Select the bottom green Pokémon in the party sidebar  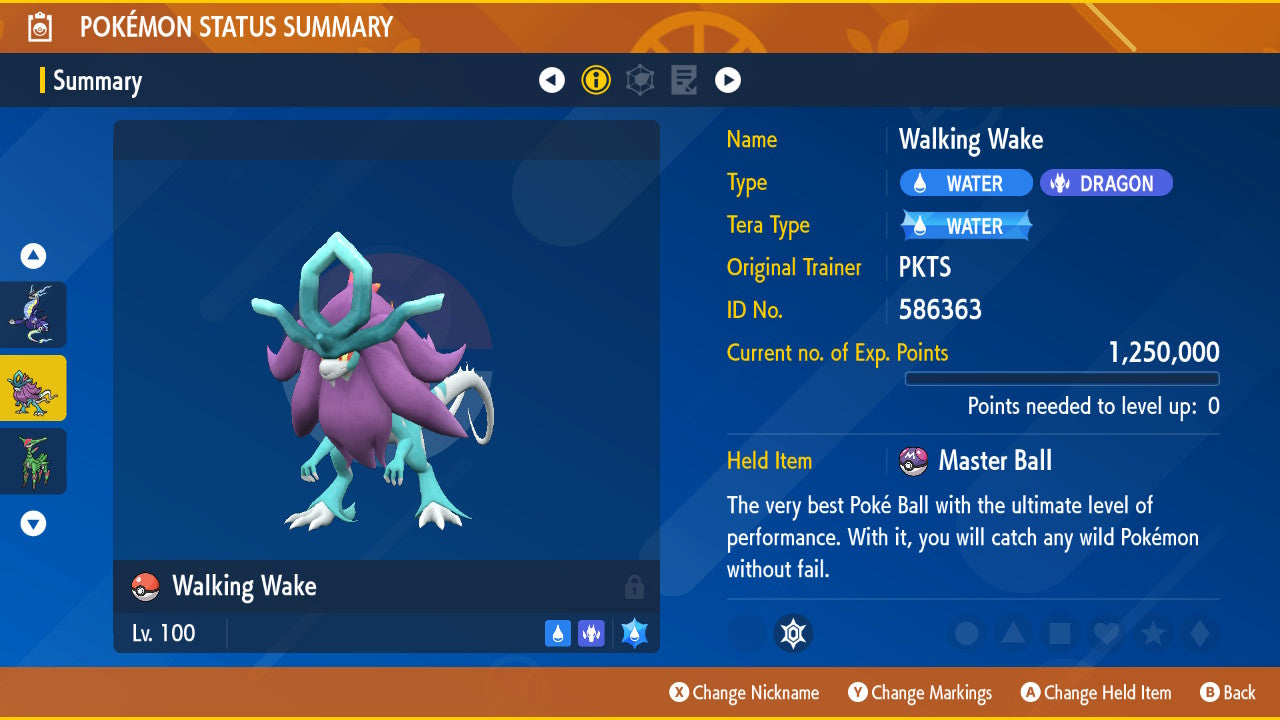[33, 461]
